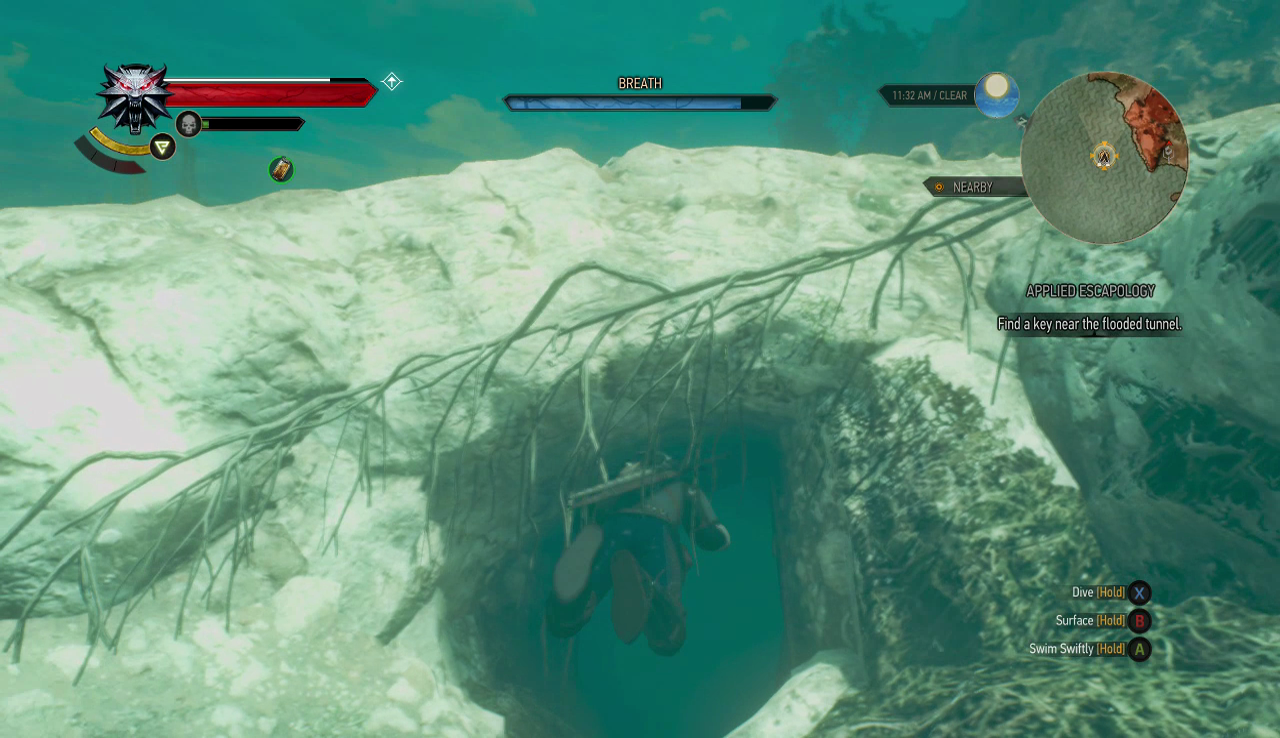1280x738 pixels.
Task: Click the circular minimap
Action: (x=1104, y=157)
